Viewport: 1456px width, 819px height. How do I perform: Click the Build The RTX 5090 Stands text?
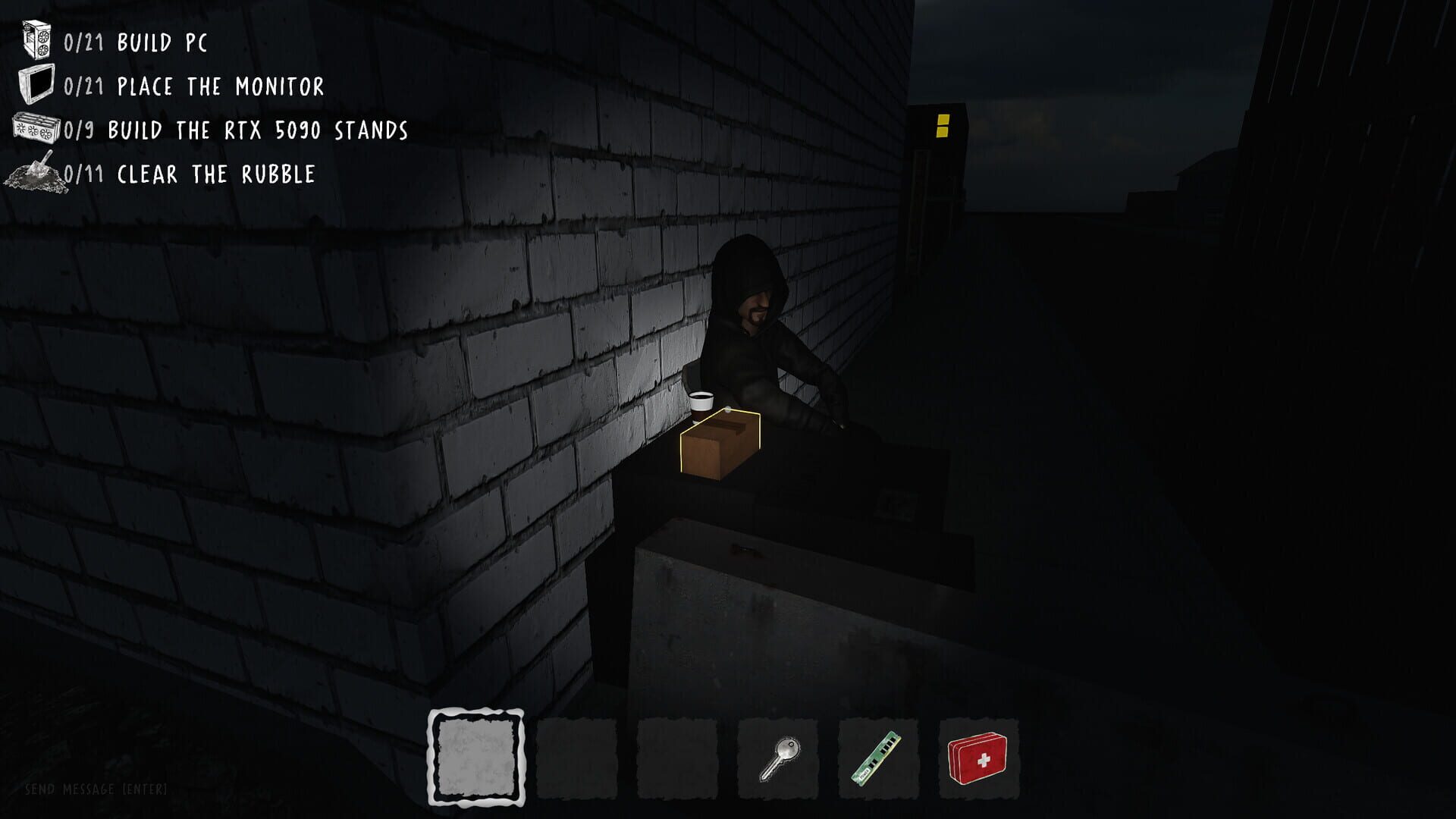point(258,129)
